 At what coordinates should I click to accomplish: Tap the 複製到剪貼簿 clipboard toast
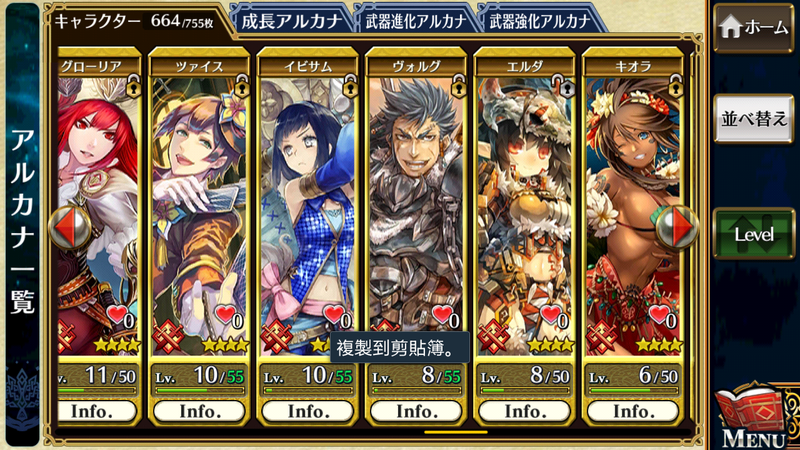400,350
